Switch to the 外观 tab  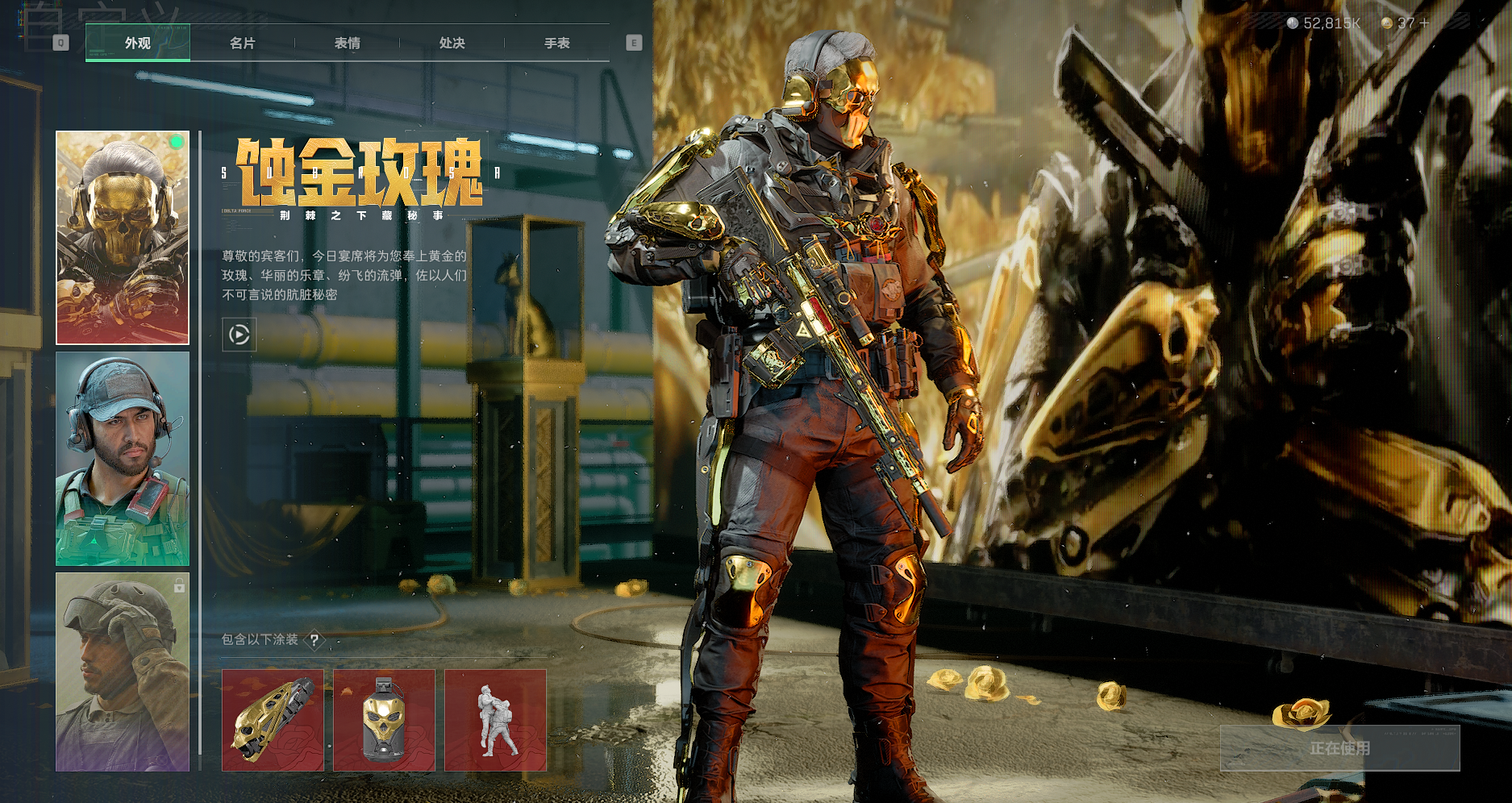tap(138, 43)
